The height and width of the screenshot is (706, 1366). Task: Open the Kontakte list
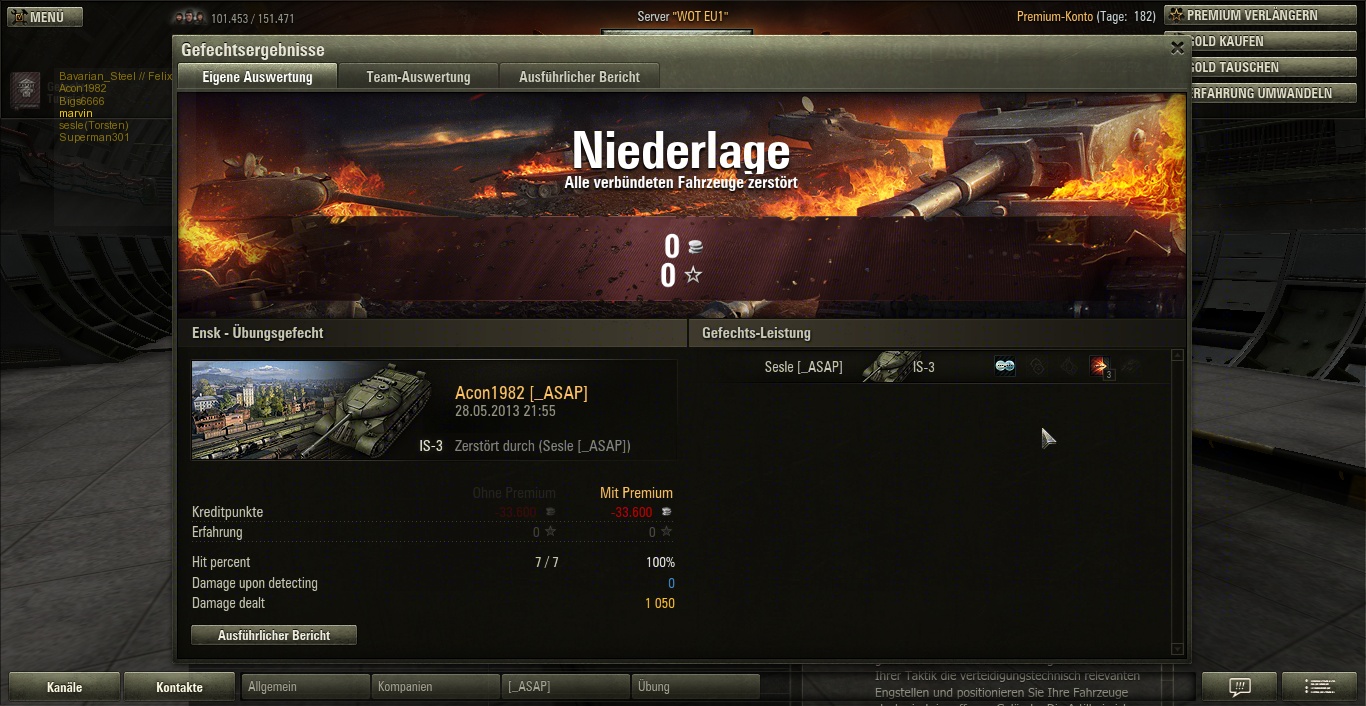pos(179,687)
